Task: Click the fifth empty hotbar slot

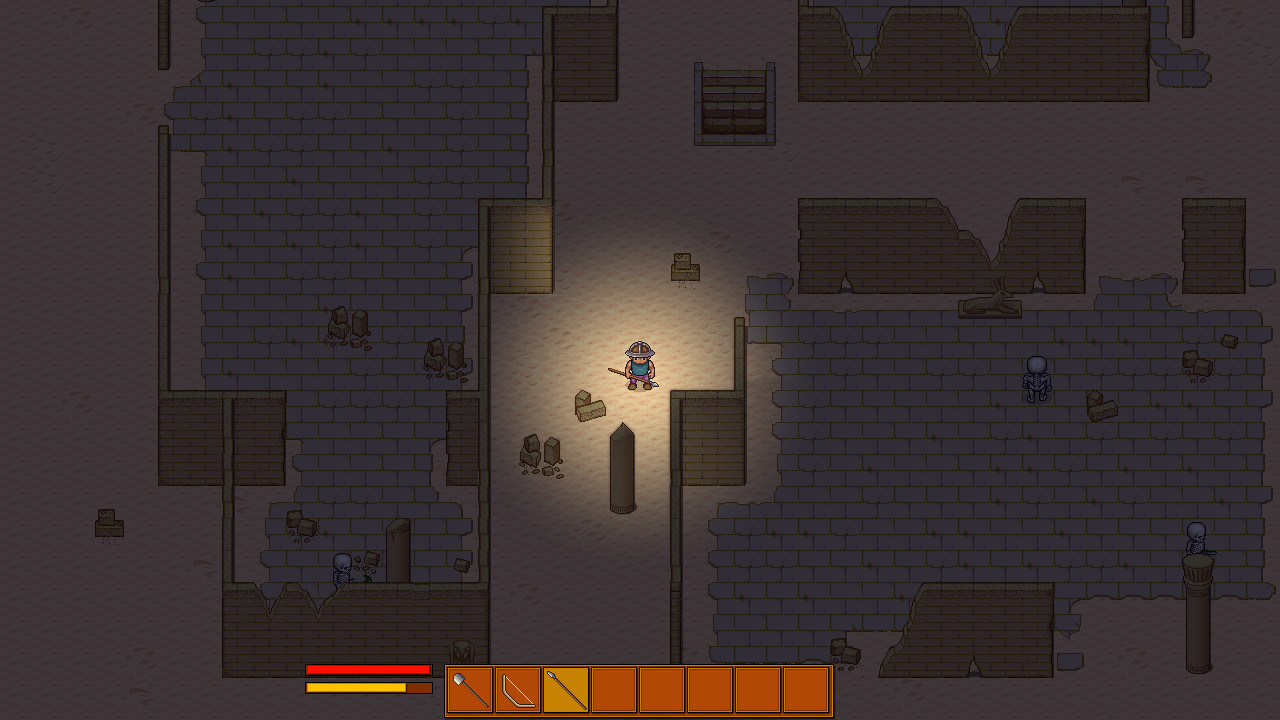Action: pyautogui.click(x=662, y=689)
